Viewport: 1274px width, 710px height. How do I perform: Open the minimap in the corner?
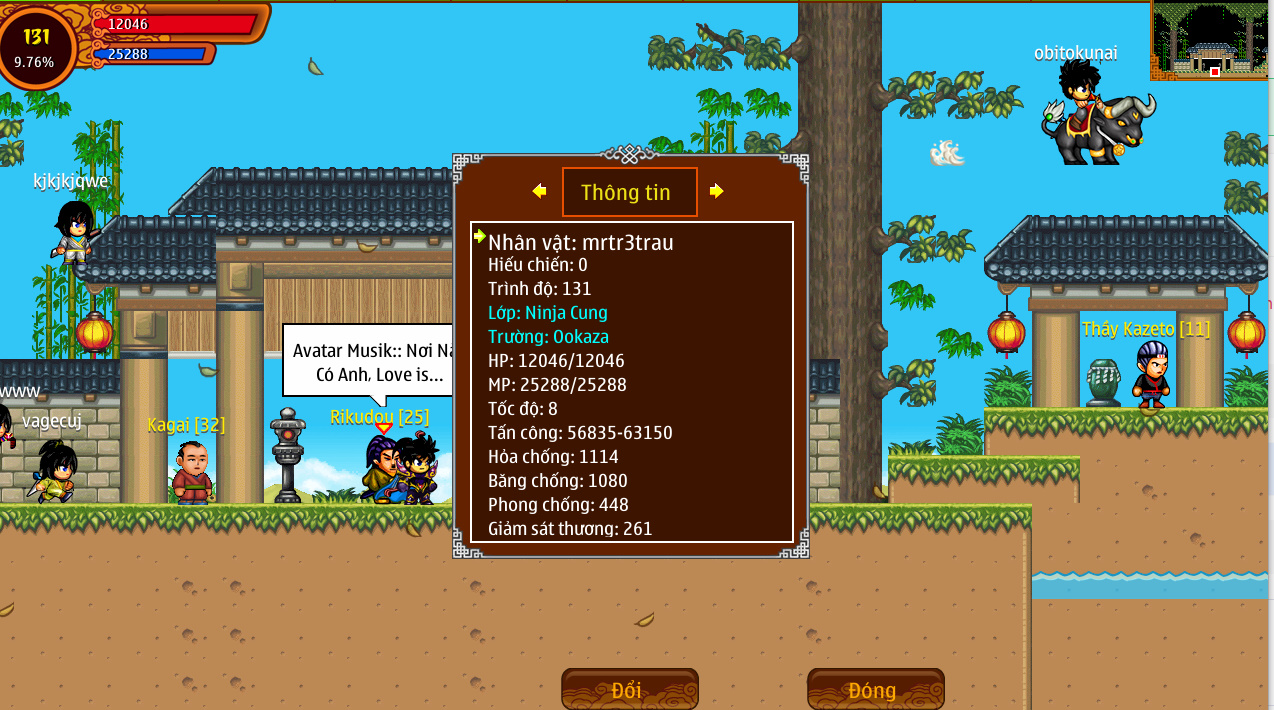(x=1211, y=41)
